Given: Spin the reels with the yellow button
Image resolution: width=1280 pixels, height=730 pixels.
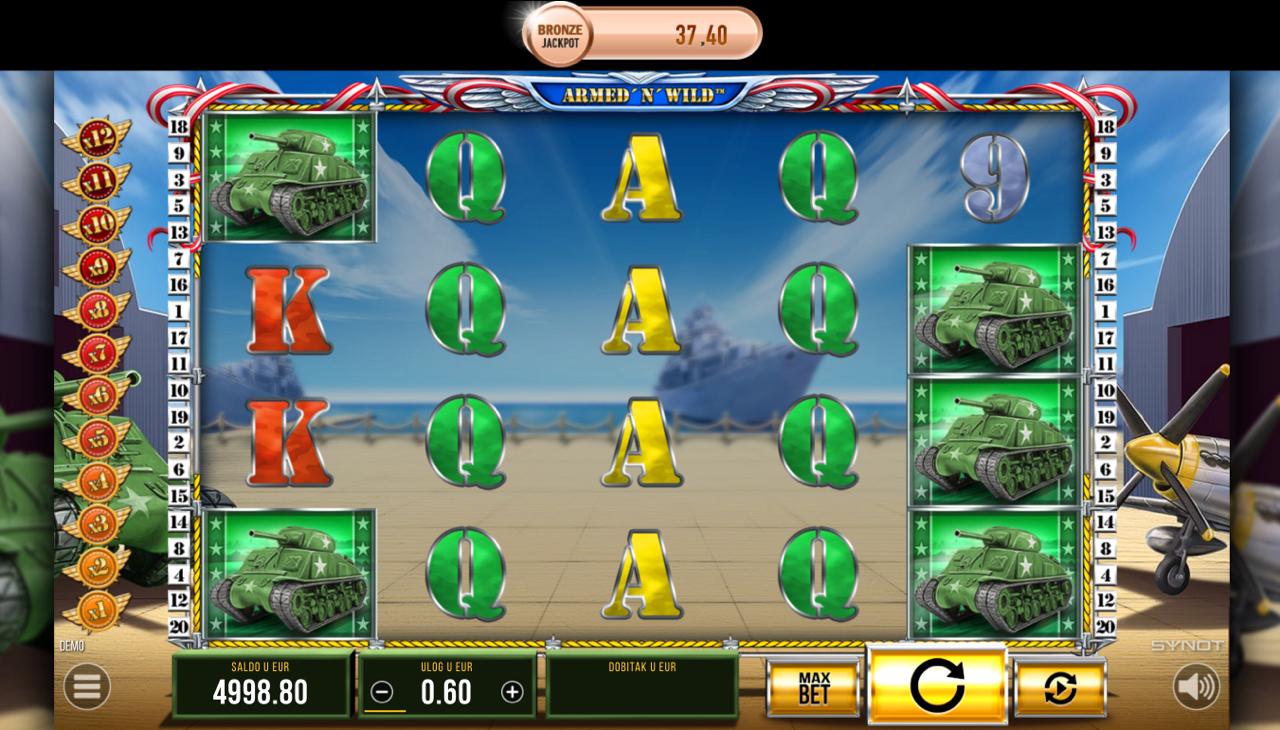Looking at the screenshot, I should pos(937,686).
